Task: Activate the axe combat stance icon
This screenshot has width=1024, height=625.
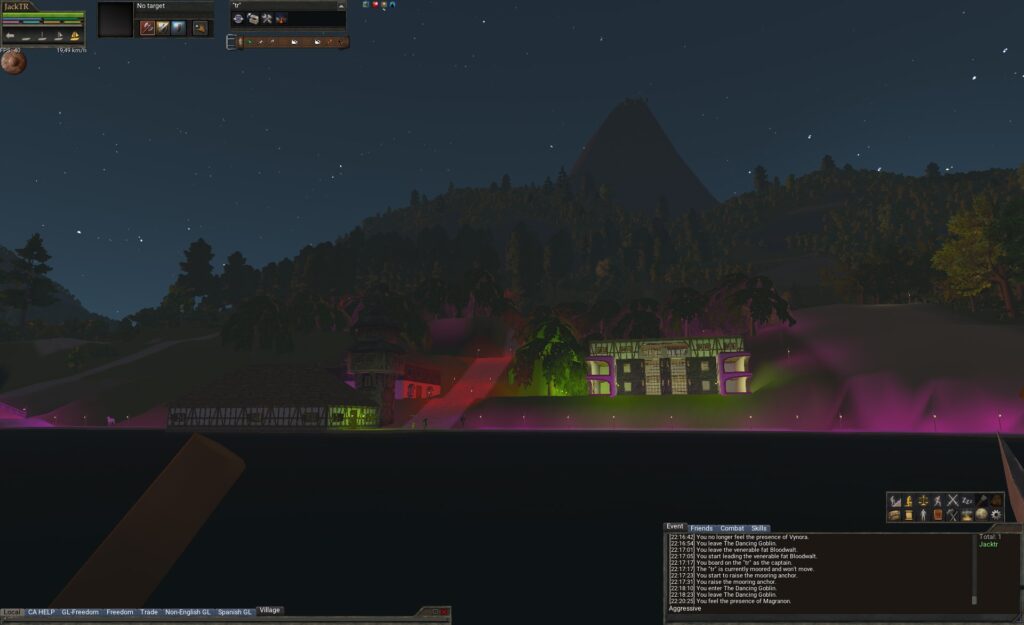Action: click(147, 28)
